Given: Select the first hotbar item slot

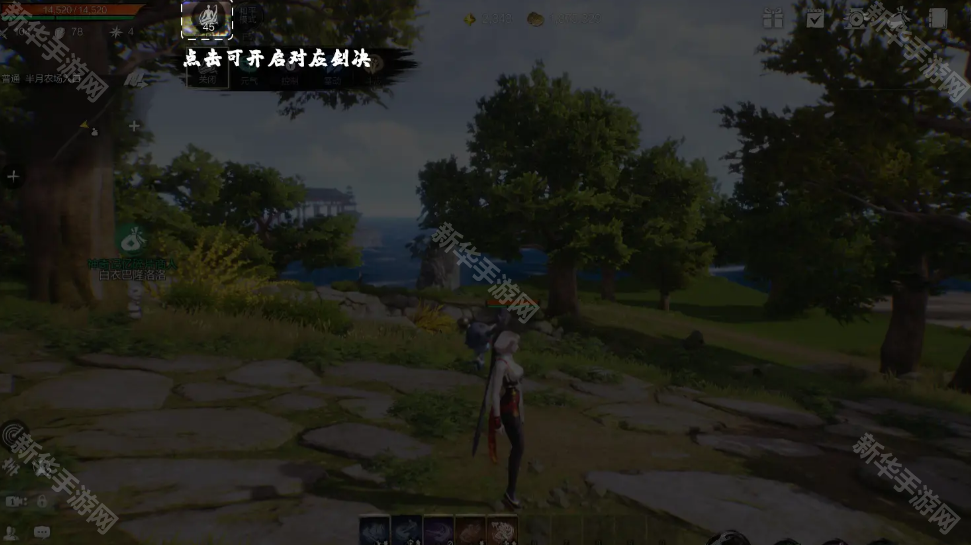Looking at the screenshot, I should click(x=374, y=531).
